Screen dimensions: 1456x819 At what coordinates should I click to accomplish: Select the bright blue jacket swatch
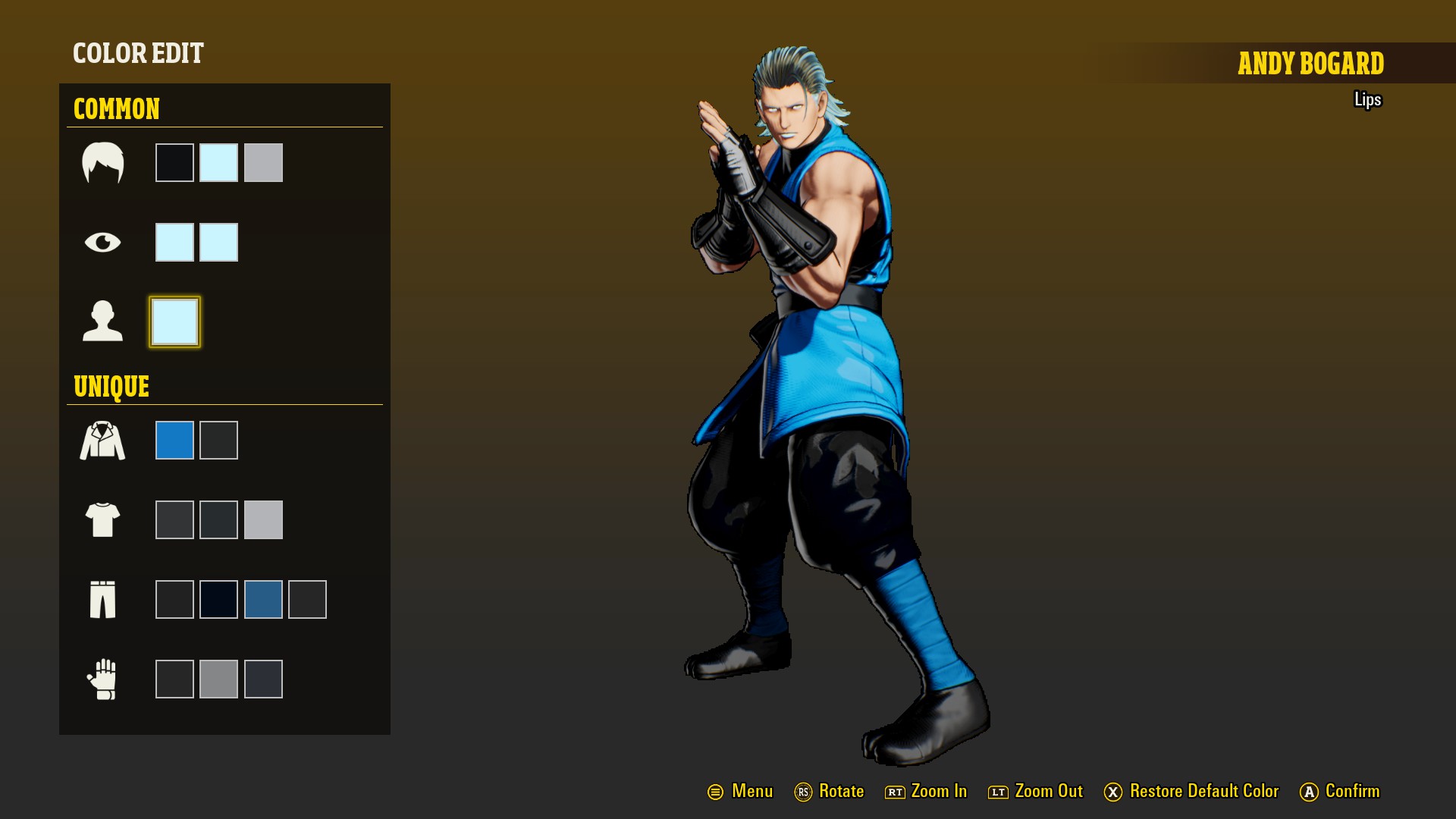point(174,440)
